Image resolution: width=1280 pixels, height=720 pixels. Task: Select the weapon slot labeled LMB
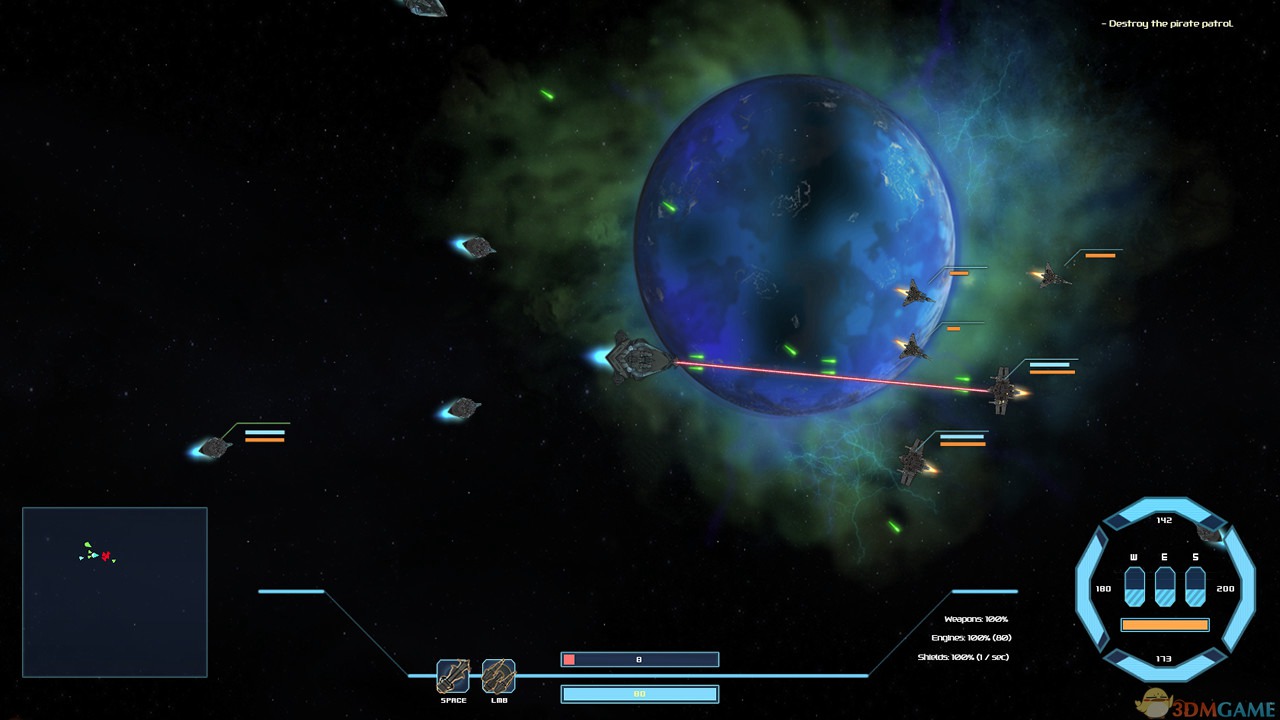pyautogui.click(x=498, y=676)
